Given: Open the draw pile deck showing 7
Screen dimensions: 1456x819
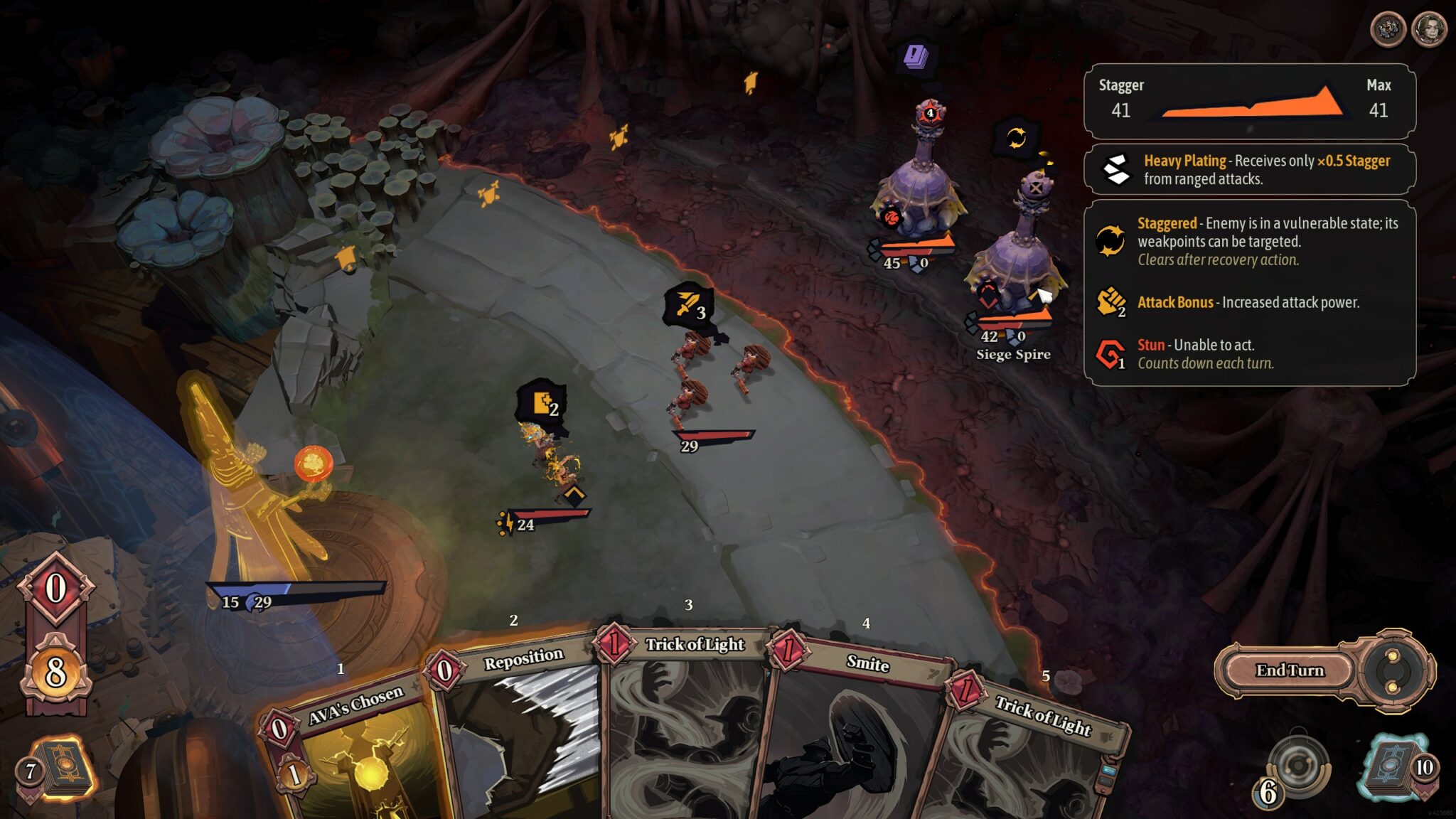Looking at the screenshot, I should point(61,769).
